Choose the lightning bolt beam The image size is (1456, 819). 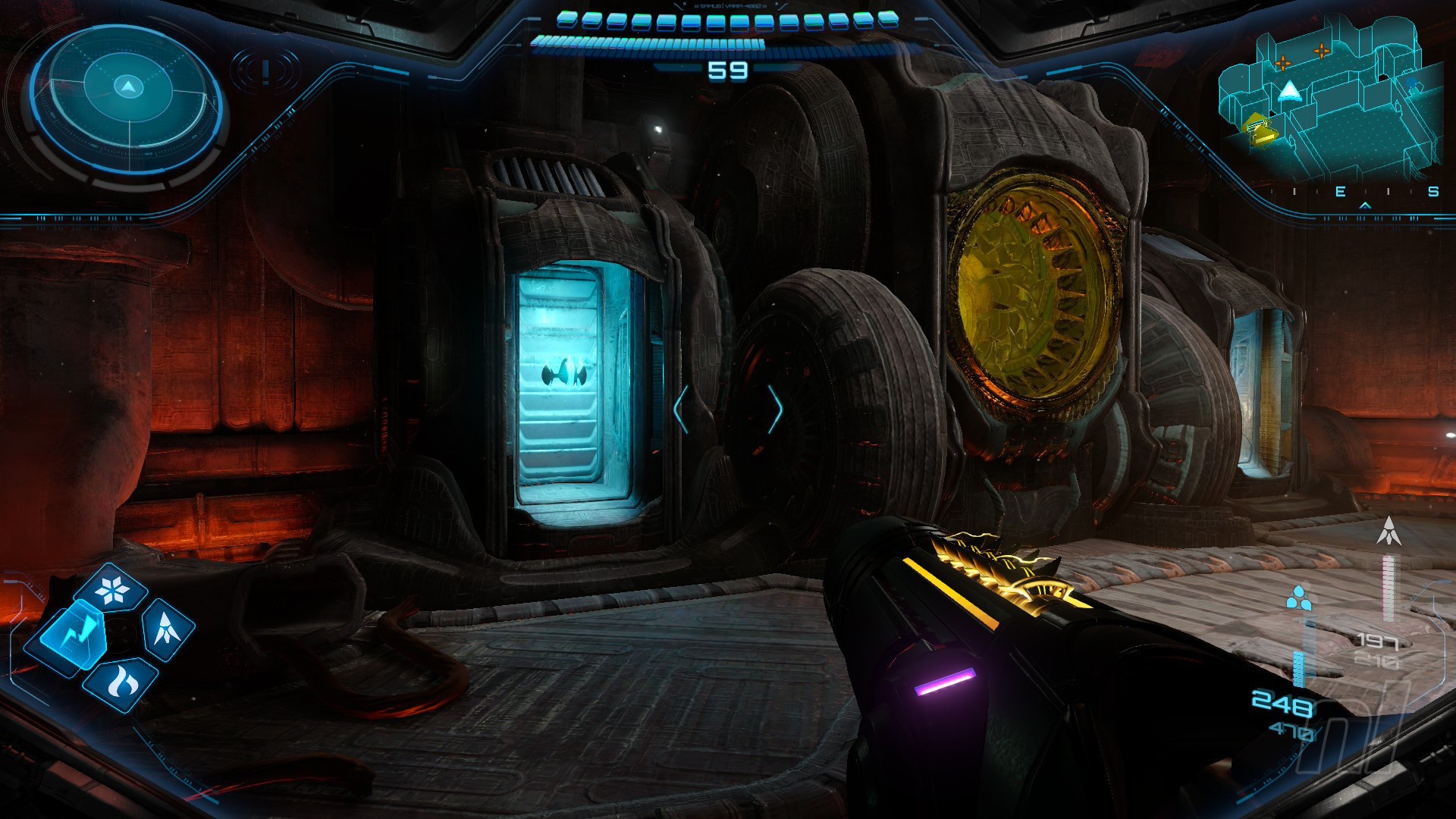(x=71, y=634)
